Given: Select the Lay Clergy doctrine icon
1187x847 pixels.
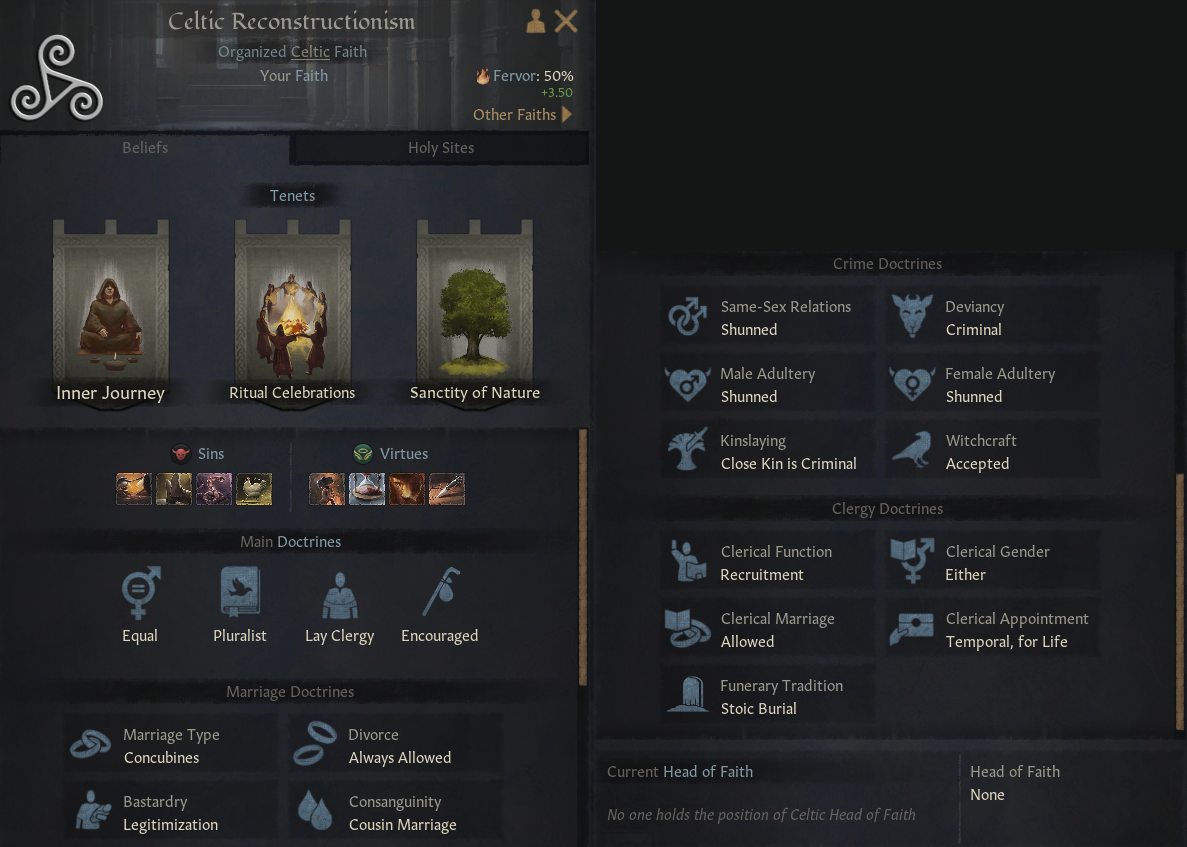Looking at the screenshot, I should click(339, 594).
